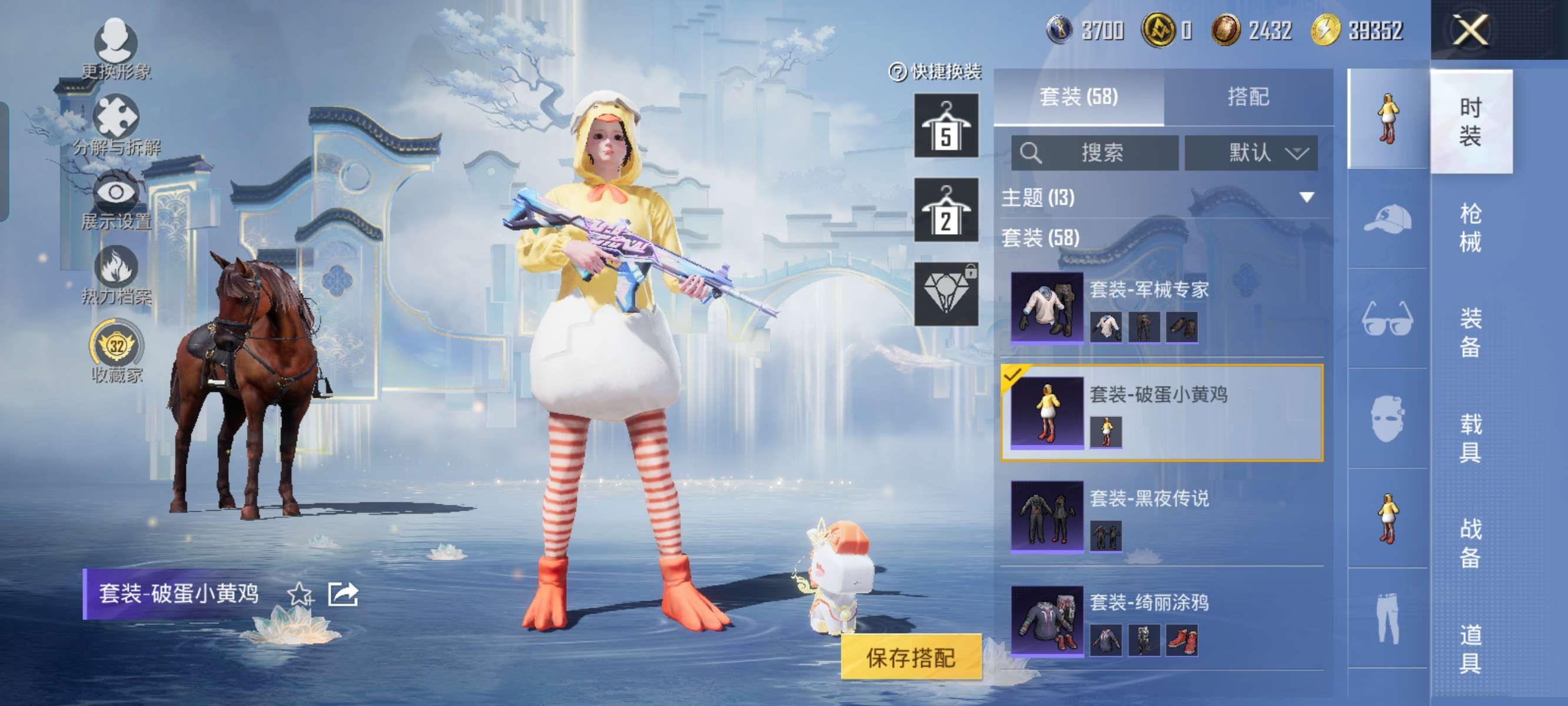
Task: Open 更换形象 change appearance
Action: (115, 49)
